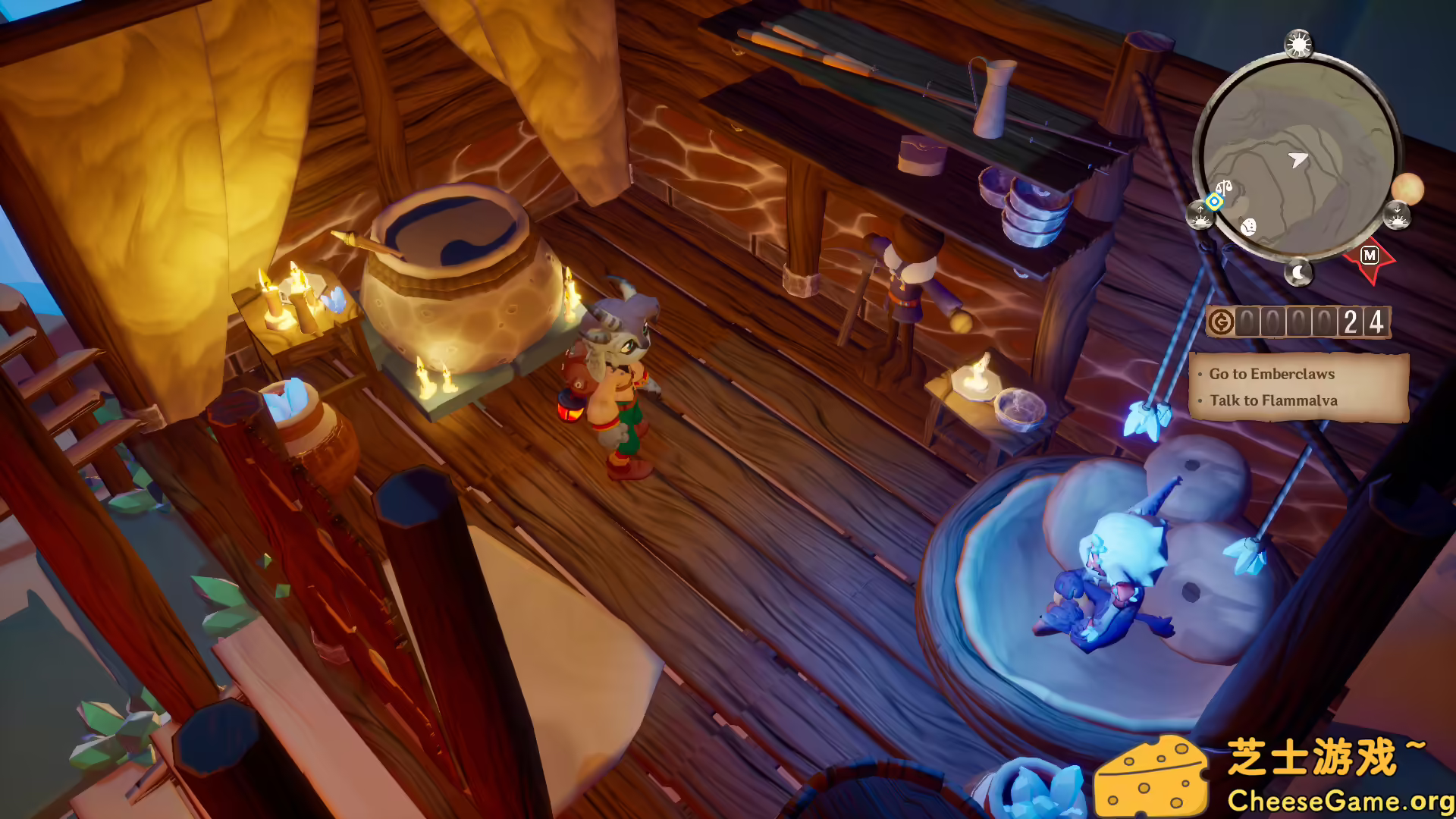Click the sun icon atop the minimap
Screen dimensions: 1456x819
click(x=1300, y=42)
